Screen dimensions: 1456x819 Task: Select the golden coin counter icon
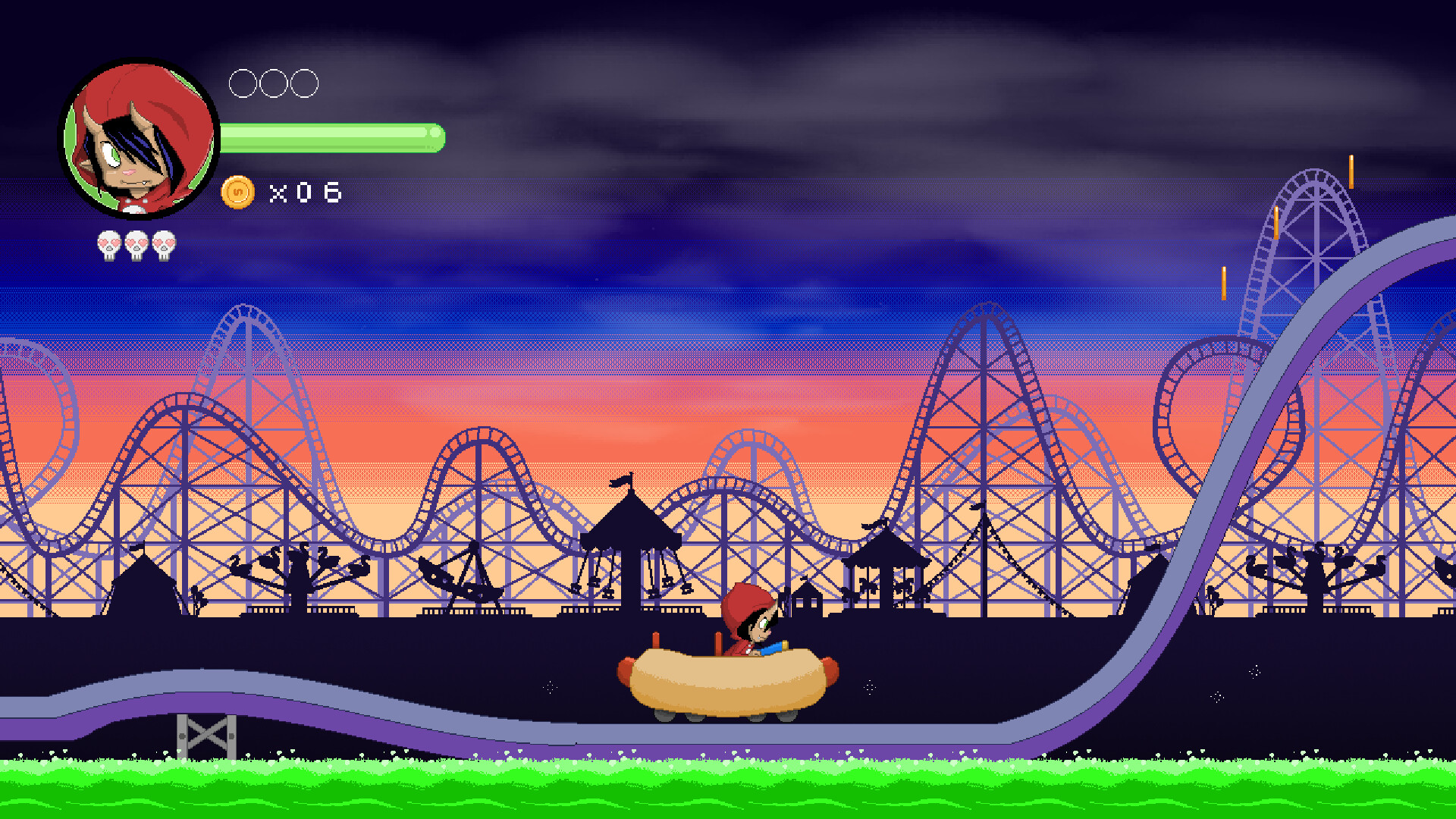tap(237, 192)
